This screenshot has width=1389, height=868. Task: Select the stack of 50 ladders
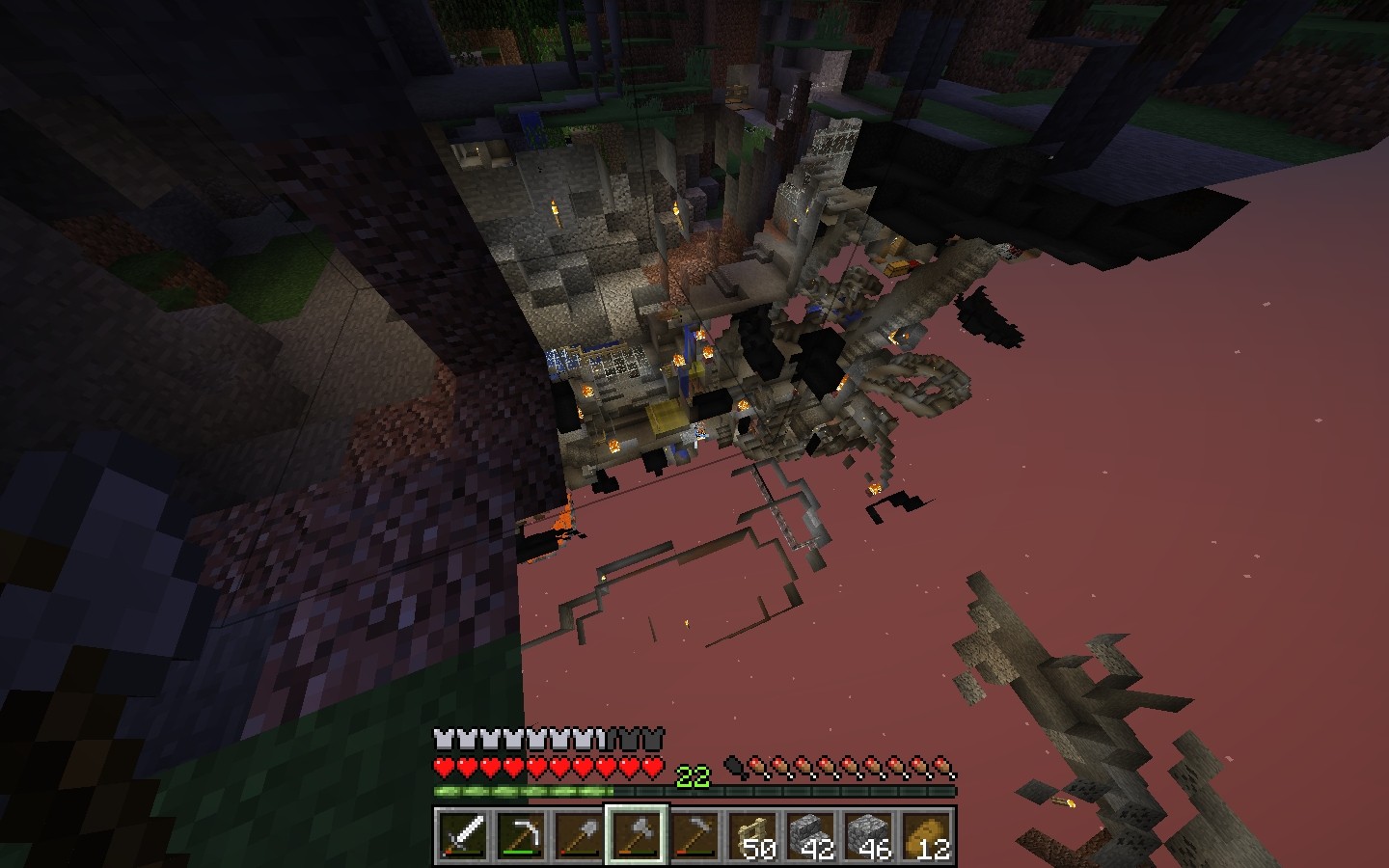tap(751, 835)
